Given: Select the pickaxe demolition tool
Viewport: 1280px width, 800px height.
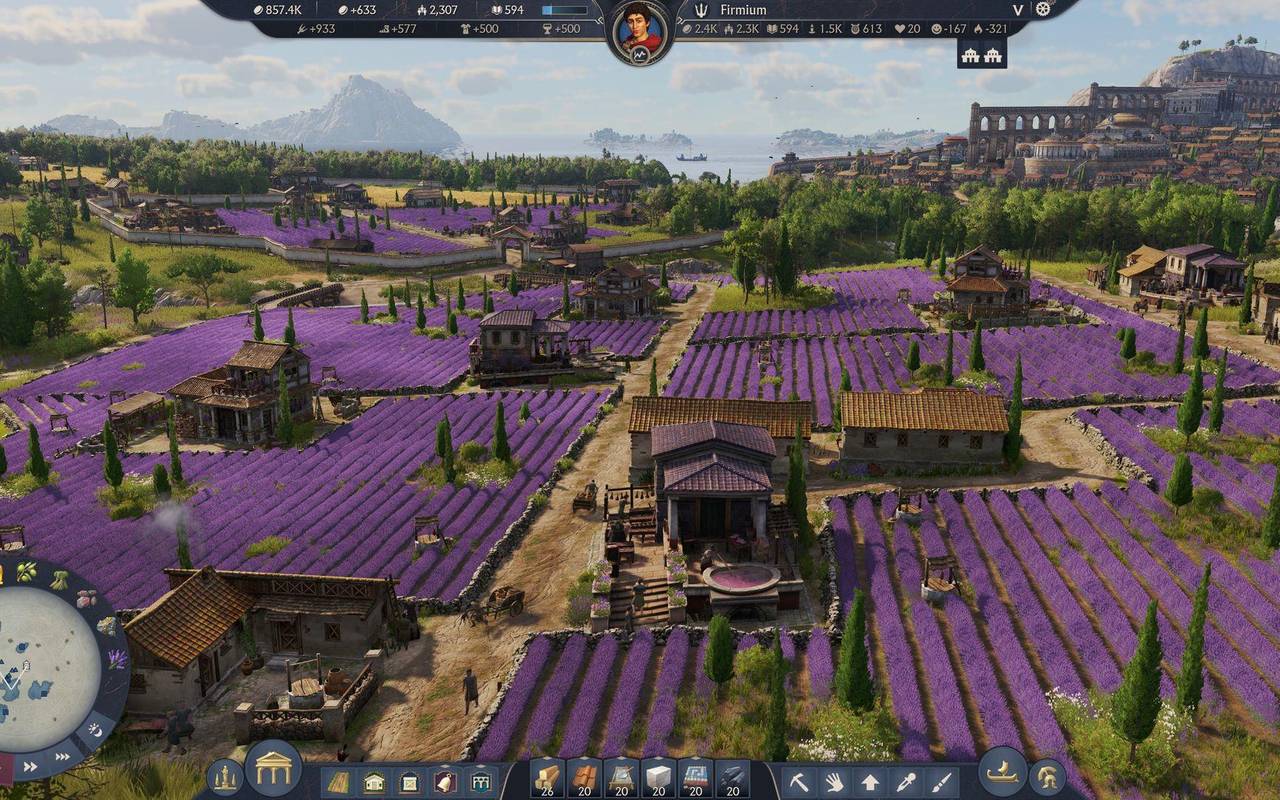Looking at the screenshot, I should [x=800, y=780].
